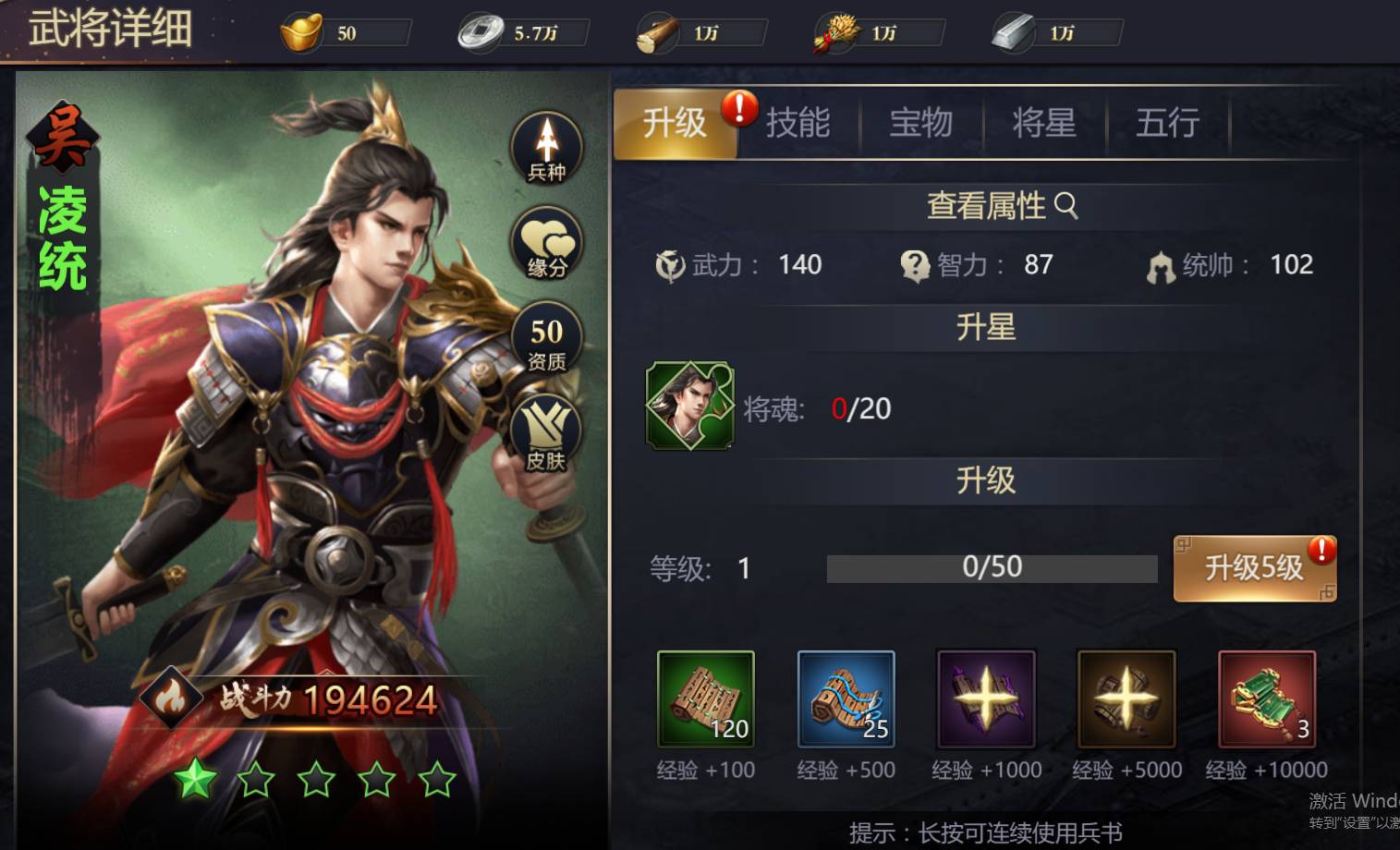Click the silver coin currency counter

523,33
